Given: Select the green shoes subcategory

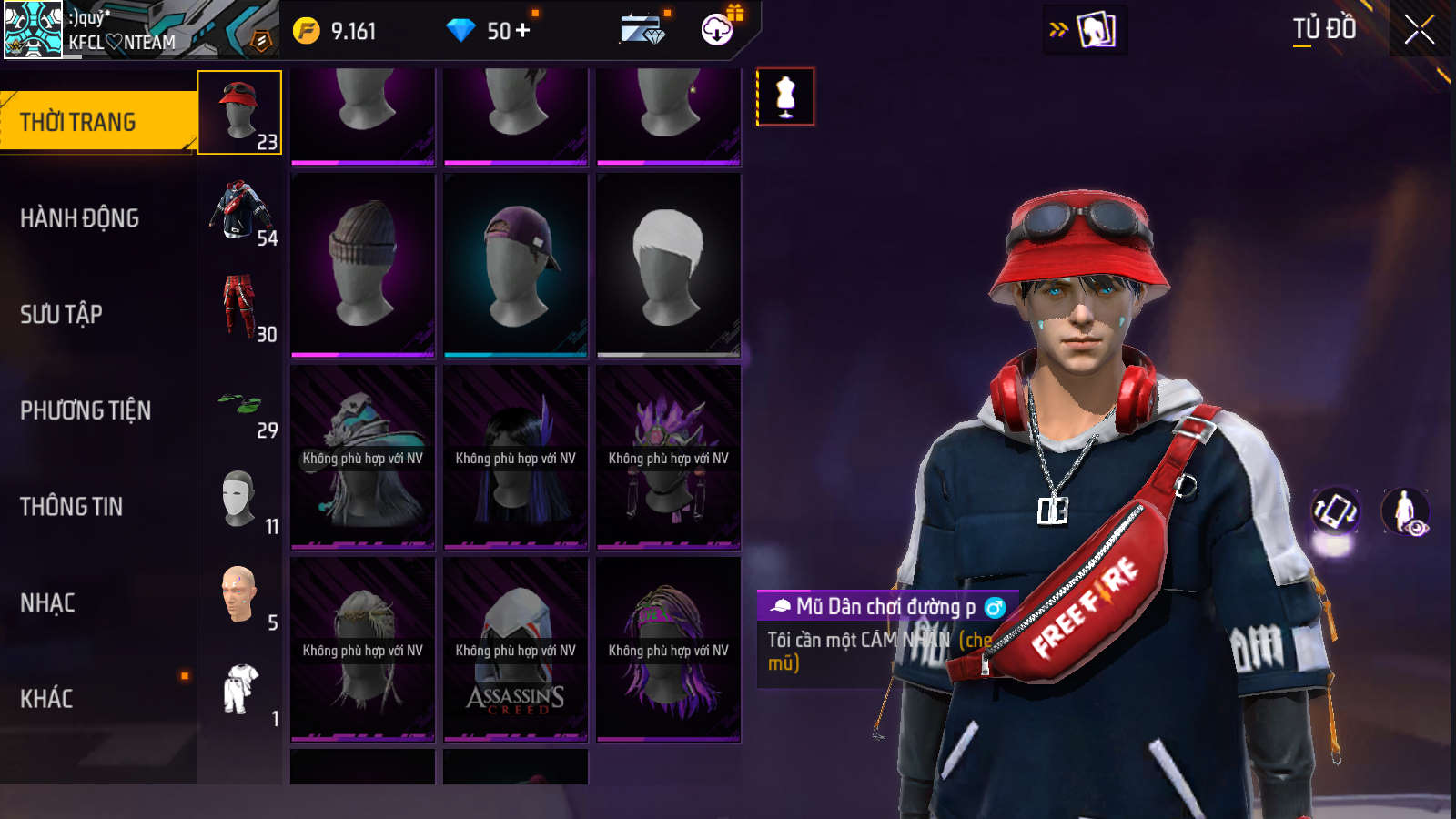Looking at the screenshot, I should point(240,403).
